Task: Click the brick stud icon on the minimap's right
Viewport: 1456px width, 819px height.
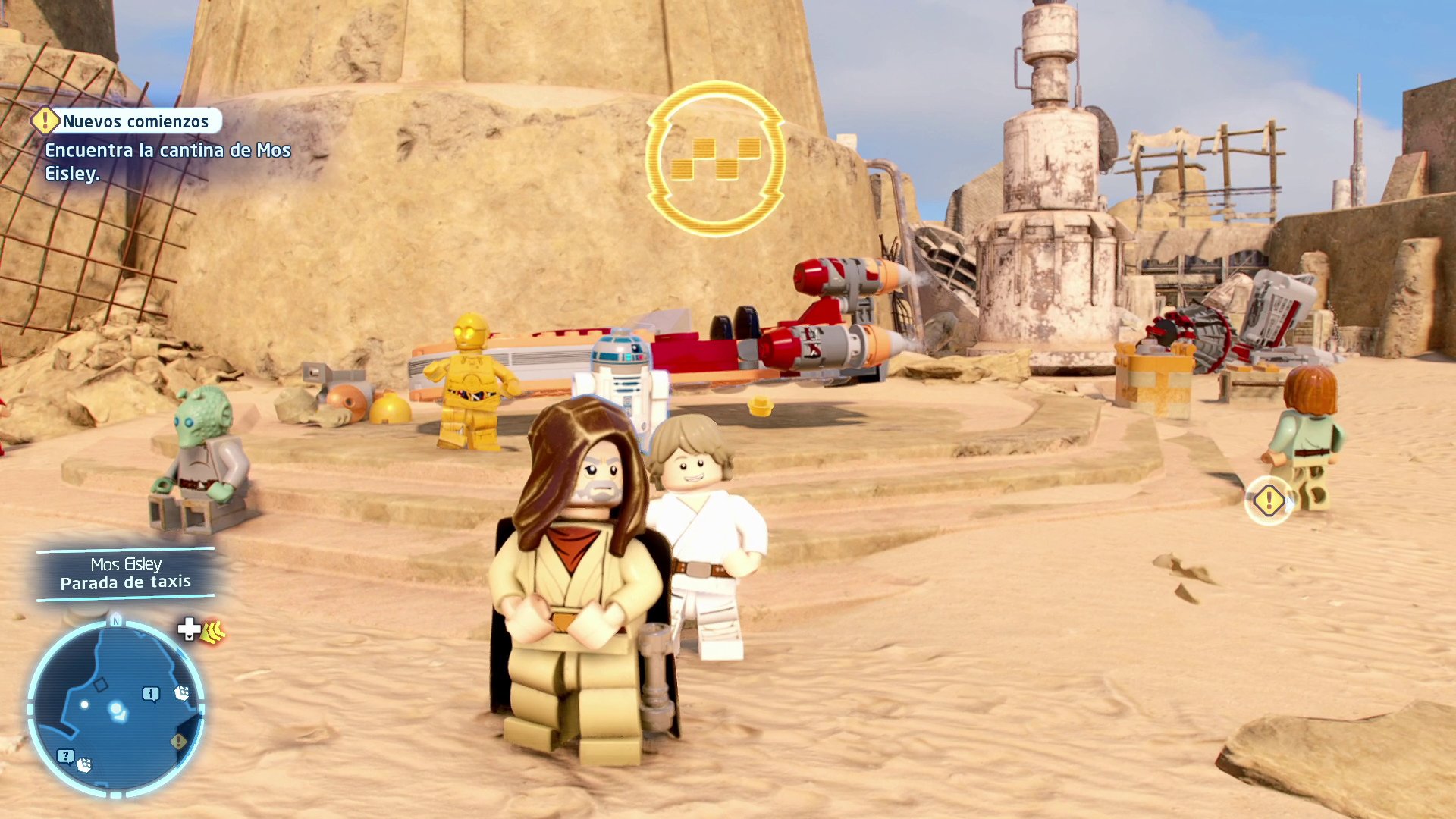Action: 182,692
